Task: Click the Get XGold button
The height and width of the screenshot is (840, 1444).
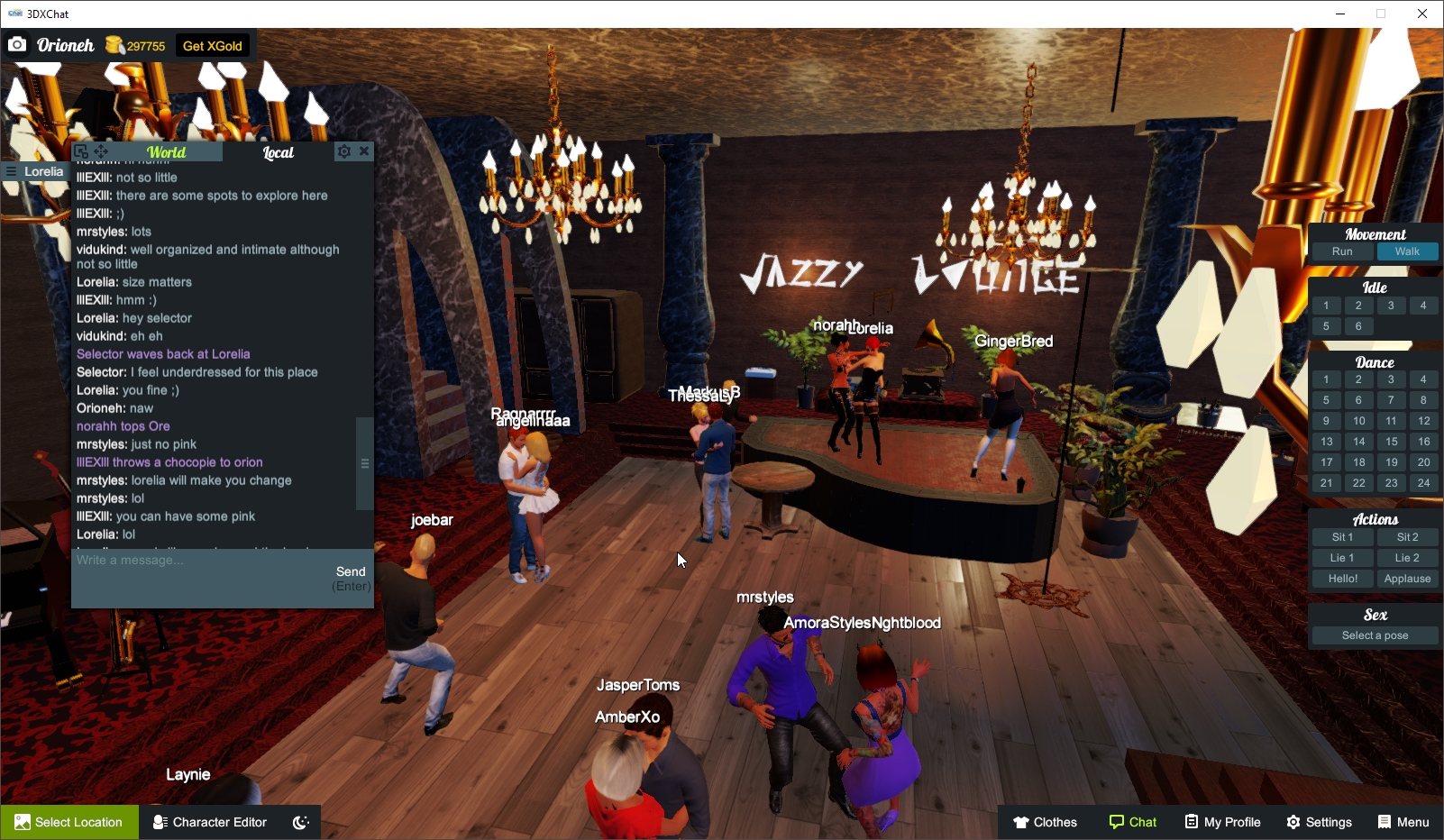Action: point(213,43)
